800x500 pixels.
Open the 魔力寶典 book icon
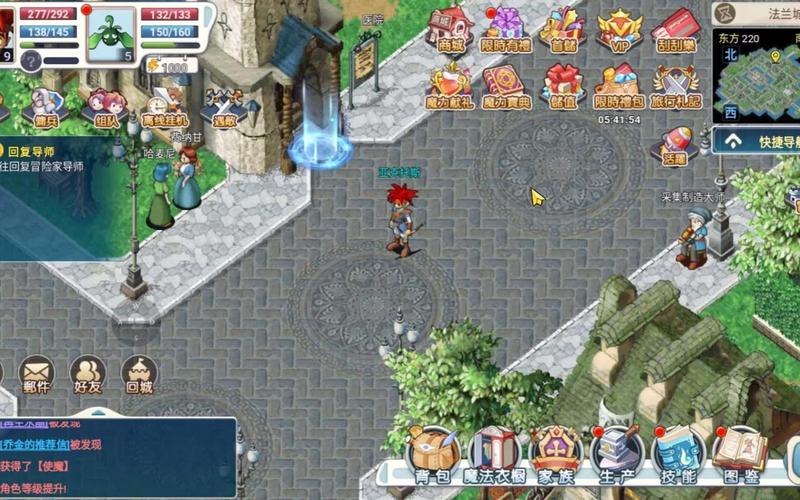point(506,85)
